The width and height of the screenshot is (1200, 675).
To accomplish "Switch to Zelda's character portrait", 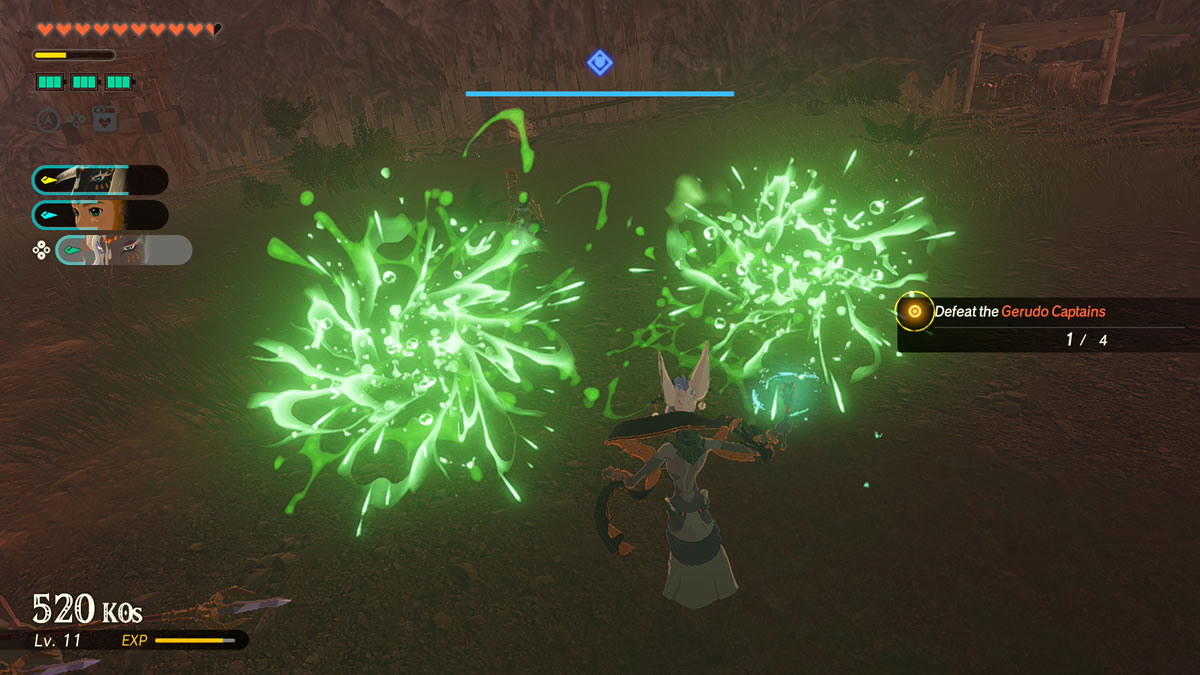I will [100, 215].
